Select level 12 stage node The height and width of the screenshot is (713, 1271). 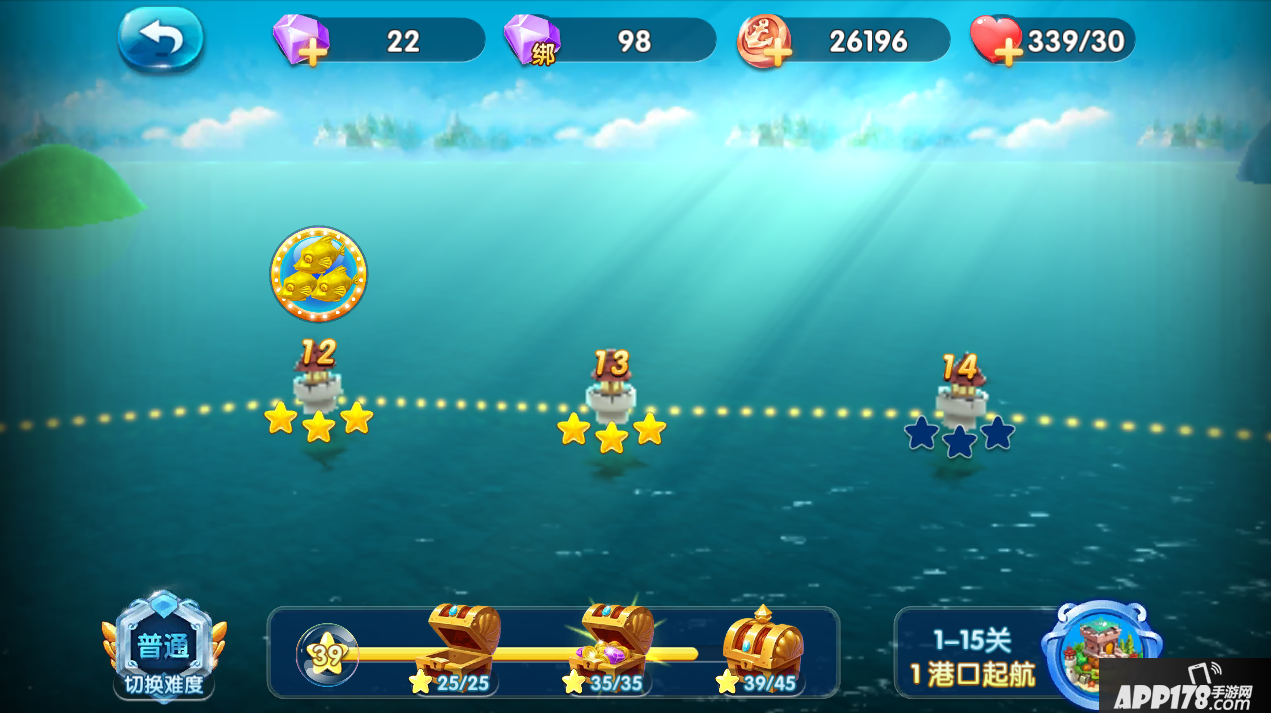[x=318, y=385]
